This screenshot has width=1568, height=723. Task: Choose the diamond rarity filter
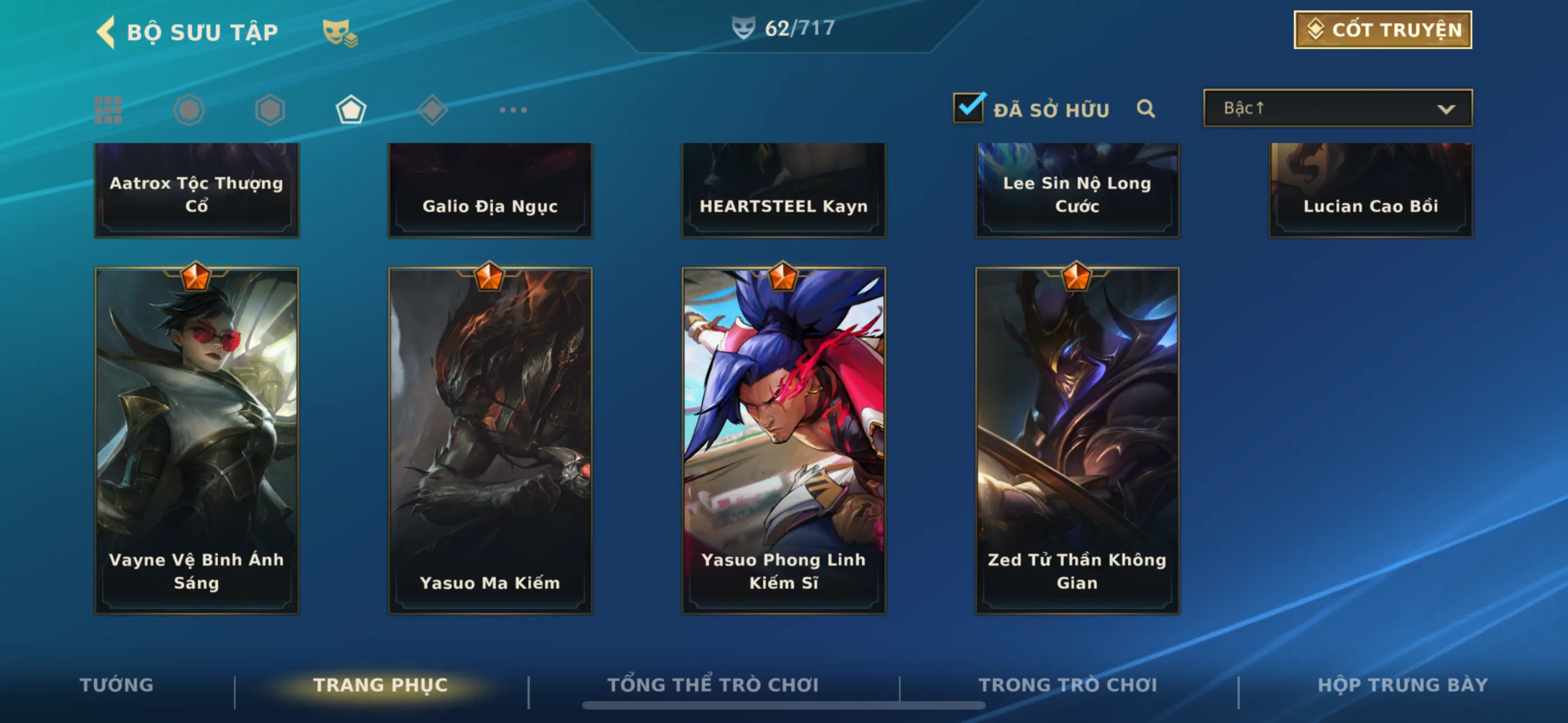[432, 110]
